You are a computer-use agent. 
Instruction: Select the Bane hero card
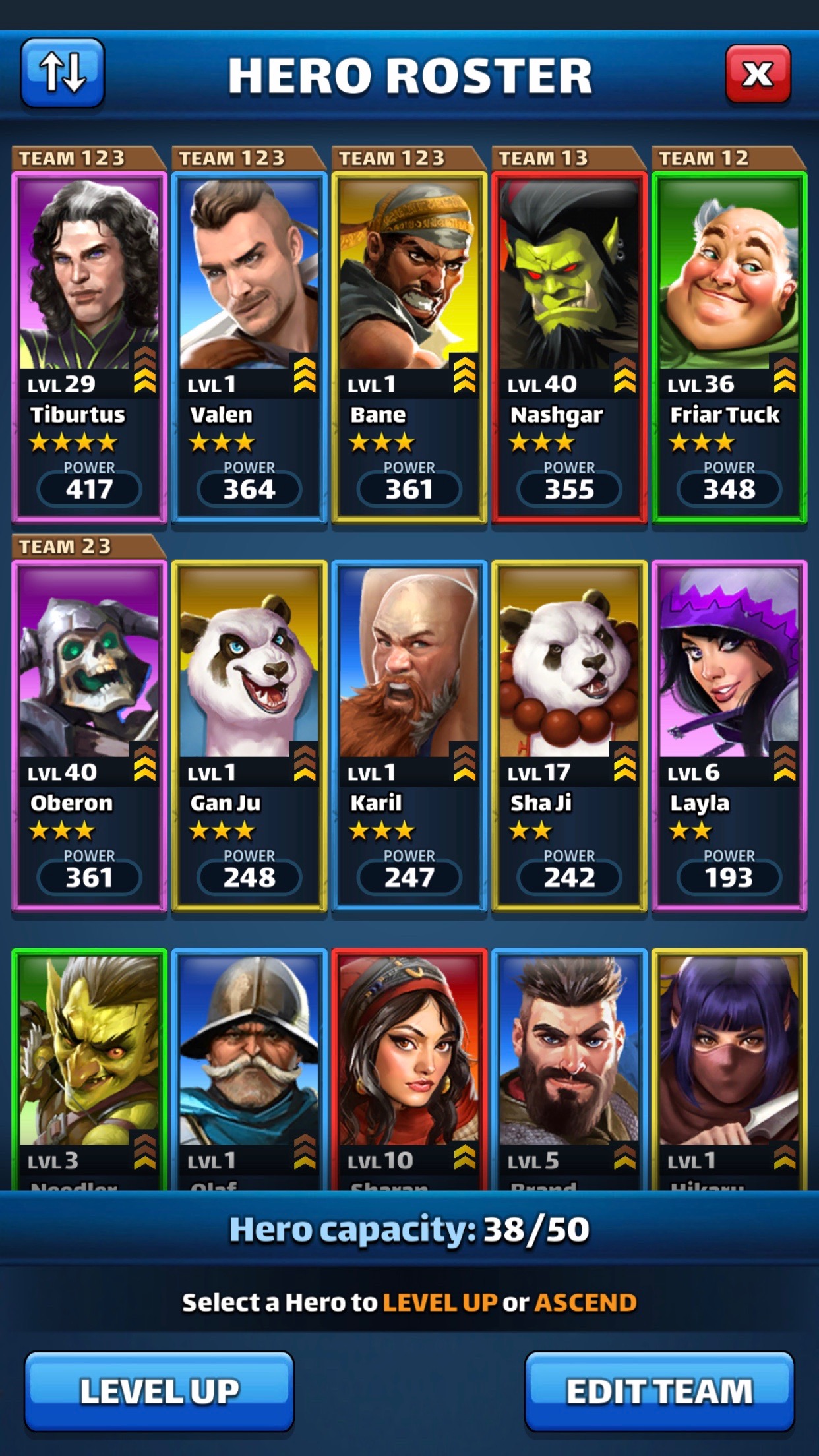[409, 346]
